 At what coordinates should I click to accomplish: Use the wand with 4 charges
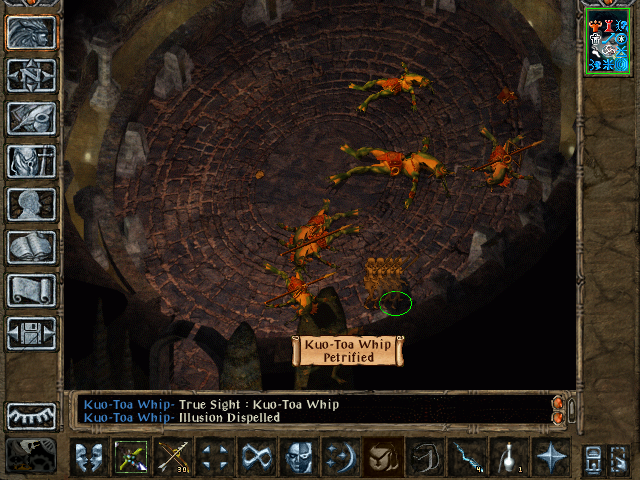tap(466, 458)
